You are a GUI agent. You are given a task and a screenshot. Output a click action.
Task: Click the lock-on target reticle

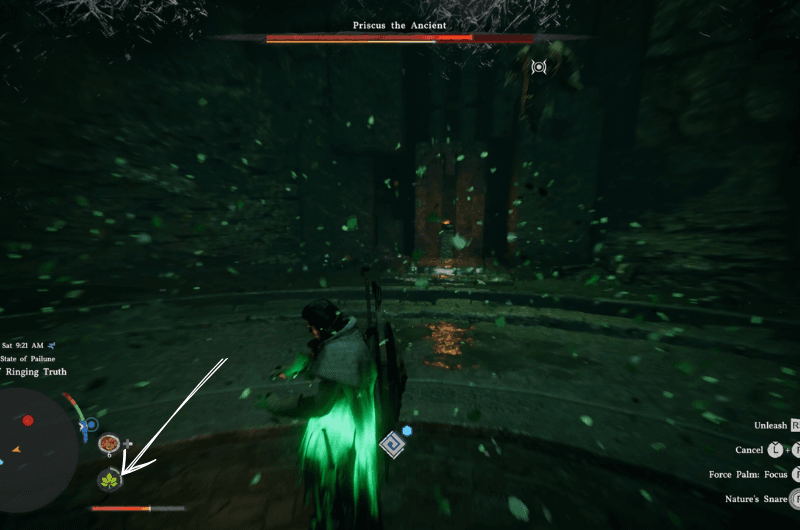539,67
